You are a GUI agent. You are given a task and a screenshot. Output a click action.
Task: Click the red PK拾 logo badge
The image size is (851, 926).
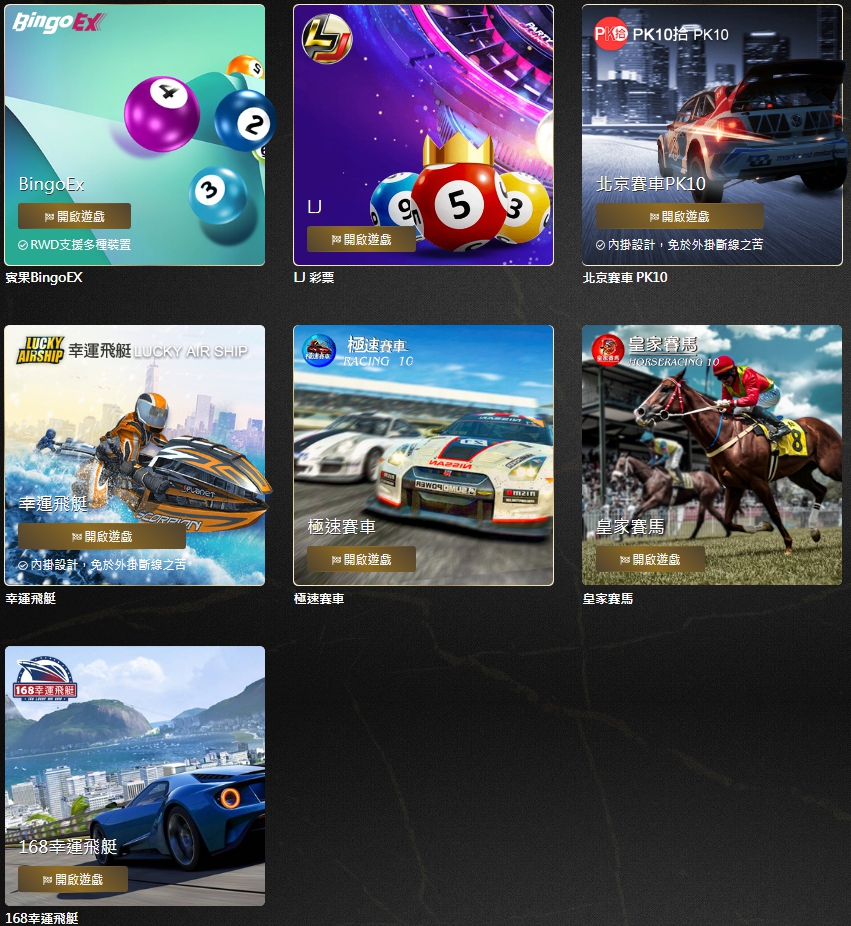point(610,33)
